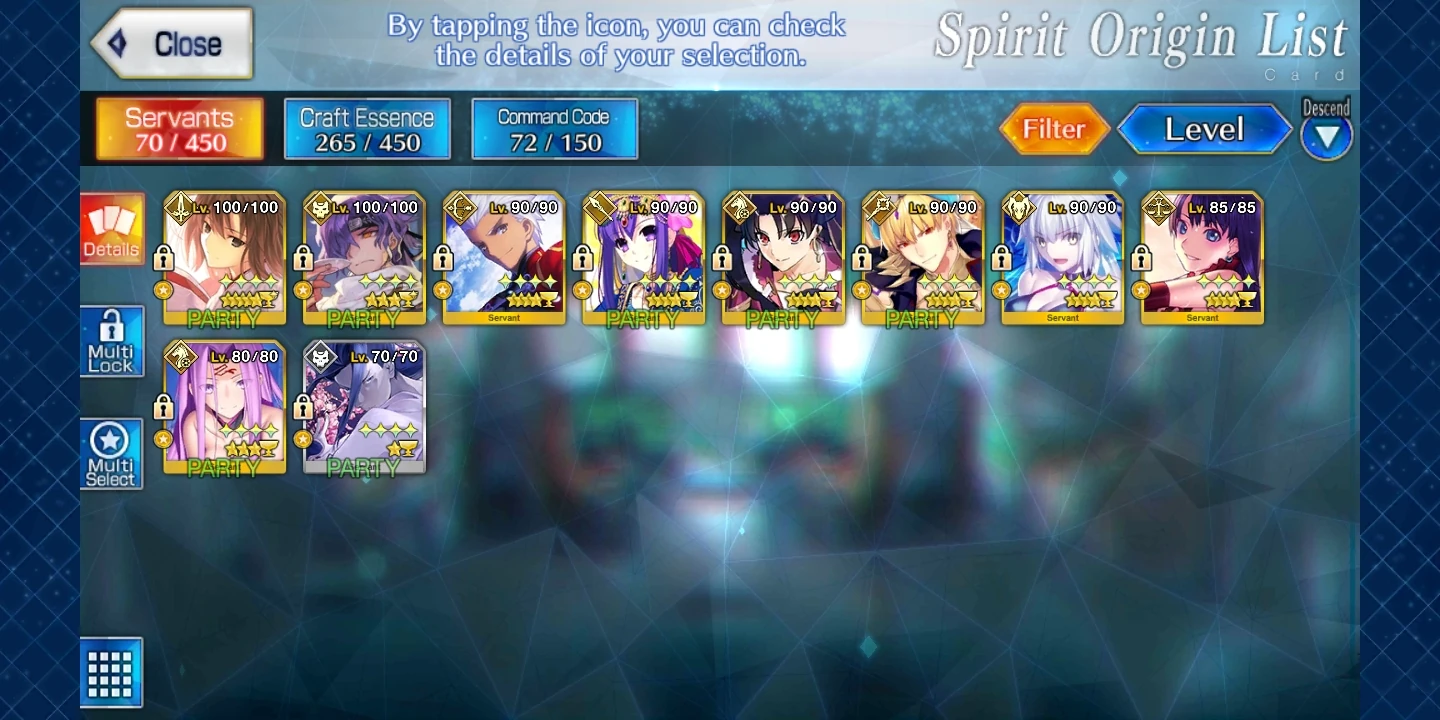Open the Filter menu

(x=1055, y=128)
